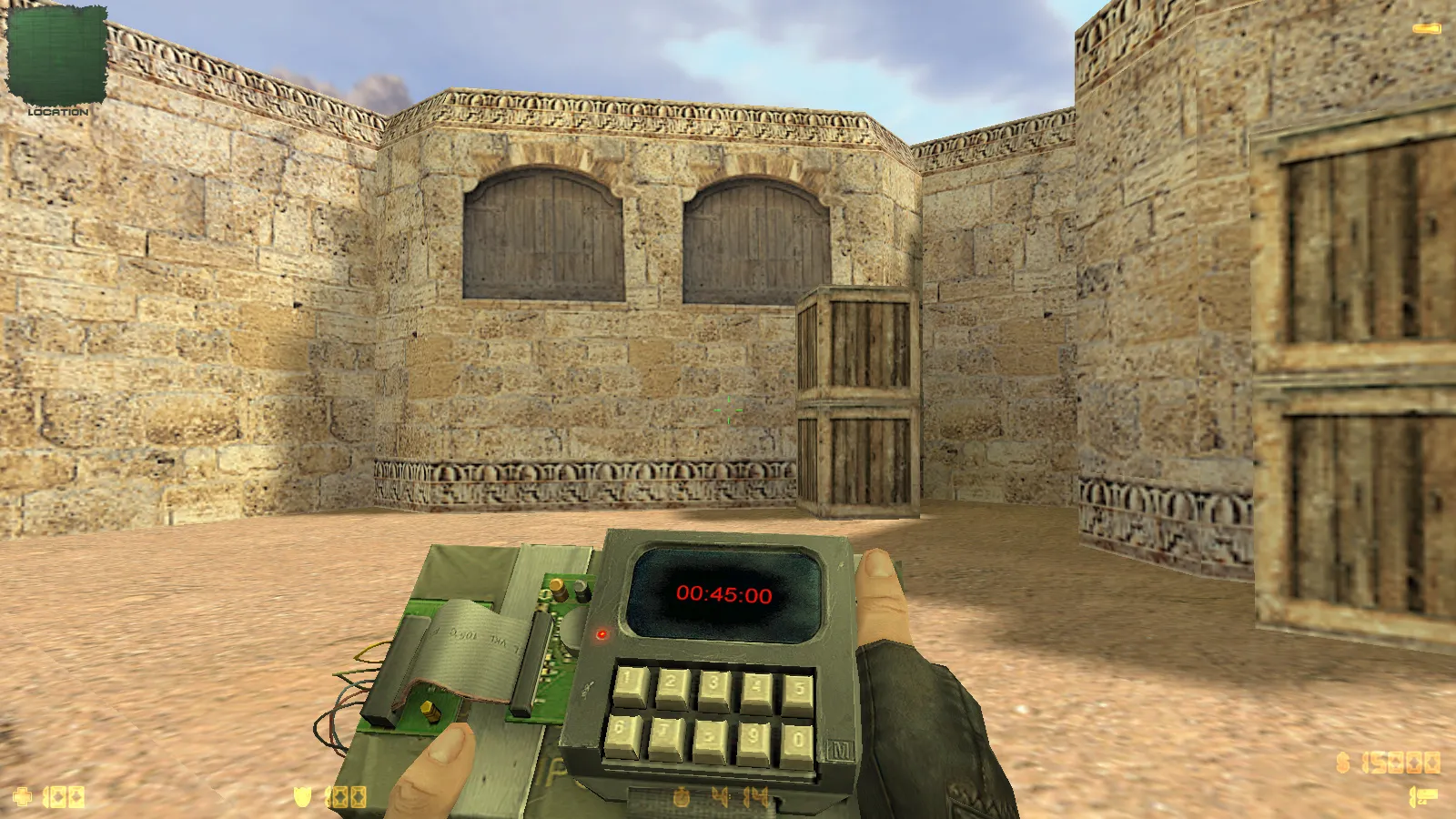1456x819 pixels.
Task: Click the dollar sign money icon
Action: (1343, 763)
